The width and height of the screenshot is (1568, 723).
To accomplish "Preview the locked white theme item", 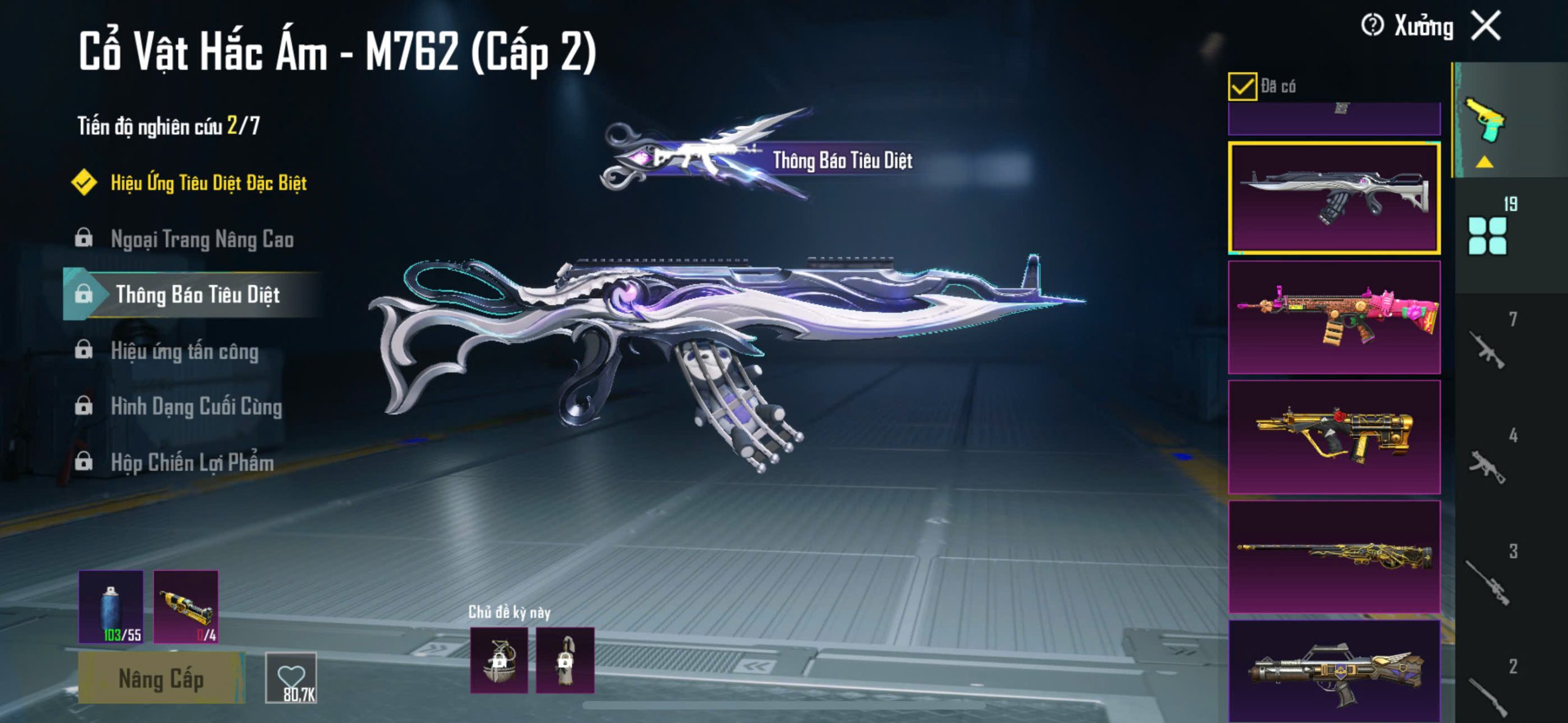I will pos(565,660).
